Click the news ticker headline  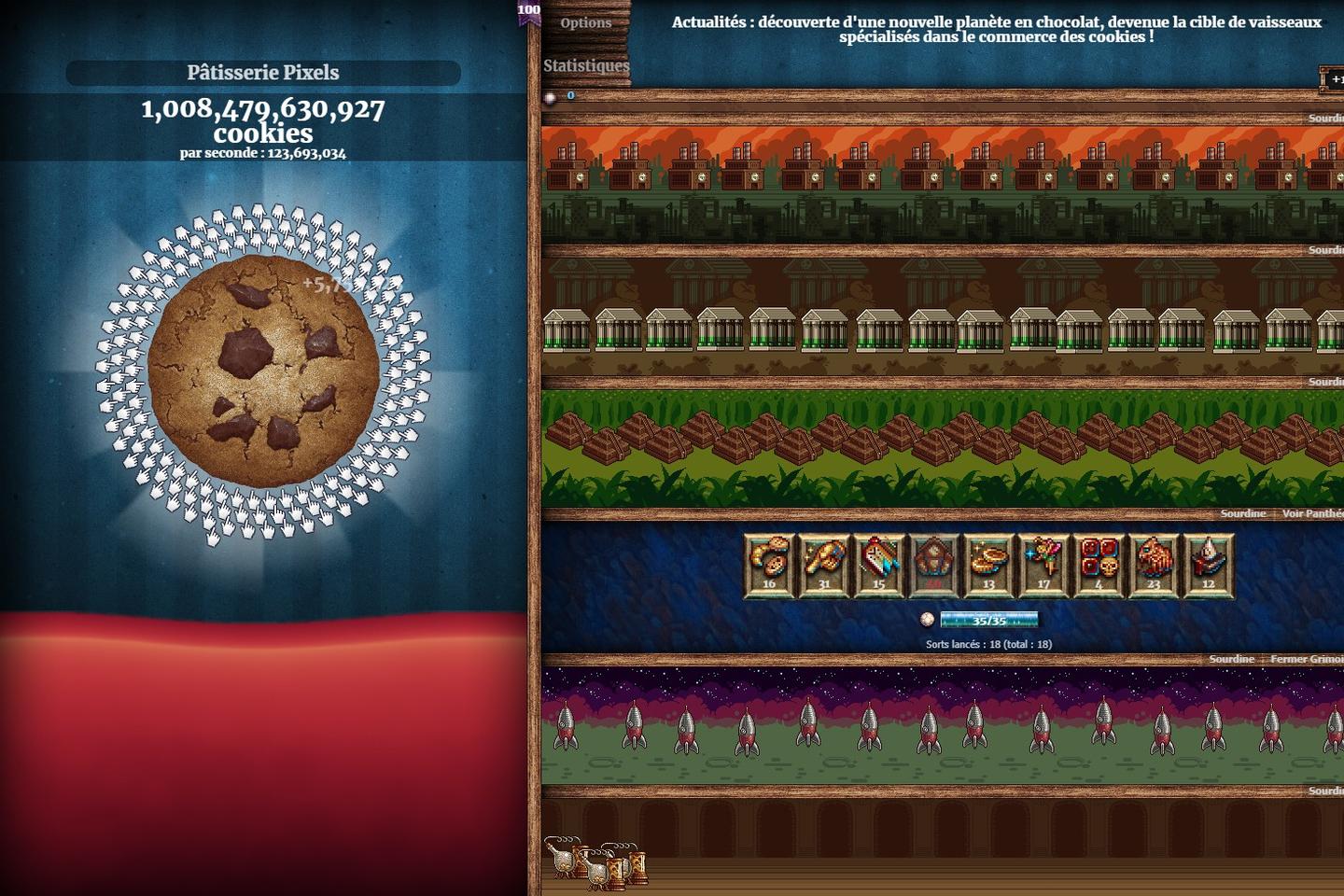click(x=996, y=29)
